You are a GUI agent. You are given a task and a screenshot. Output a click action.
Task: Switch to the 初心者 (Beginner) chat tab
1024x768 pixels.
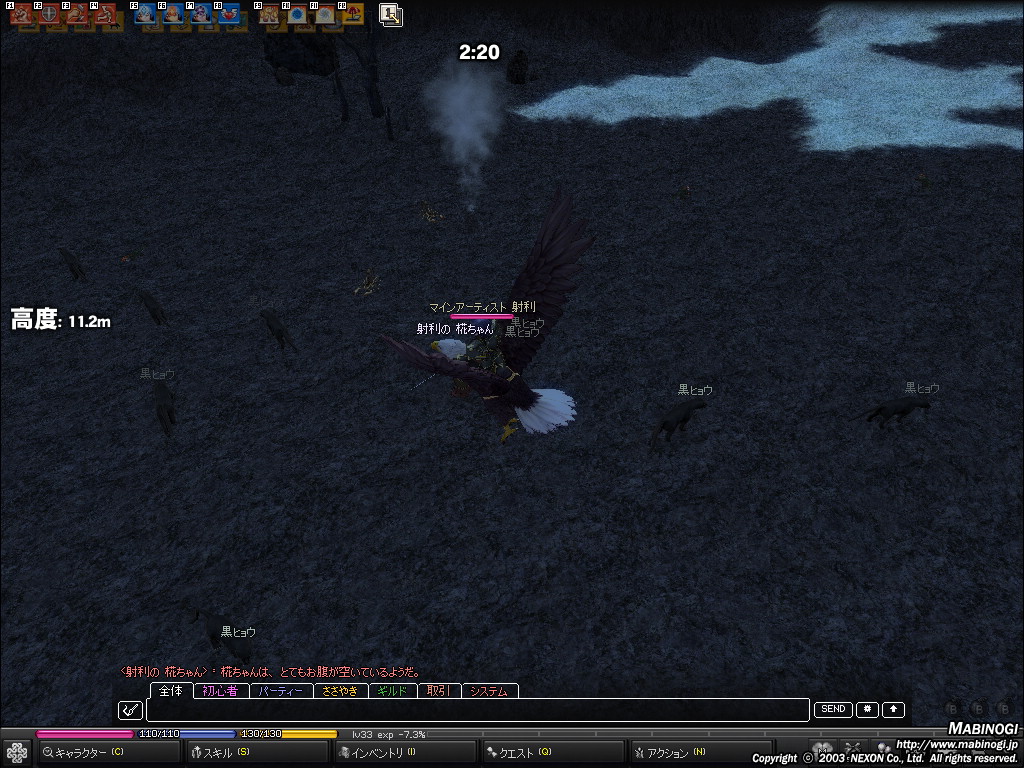tap(220, 691)
